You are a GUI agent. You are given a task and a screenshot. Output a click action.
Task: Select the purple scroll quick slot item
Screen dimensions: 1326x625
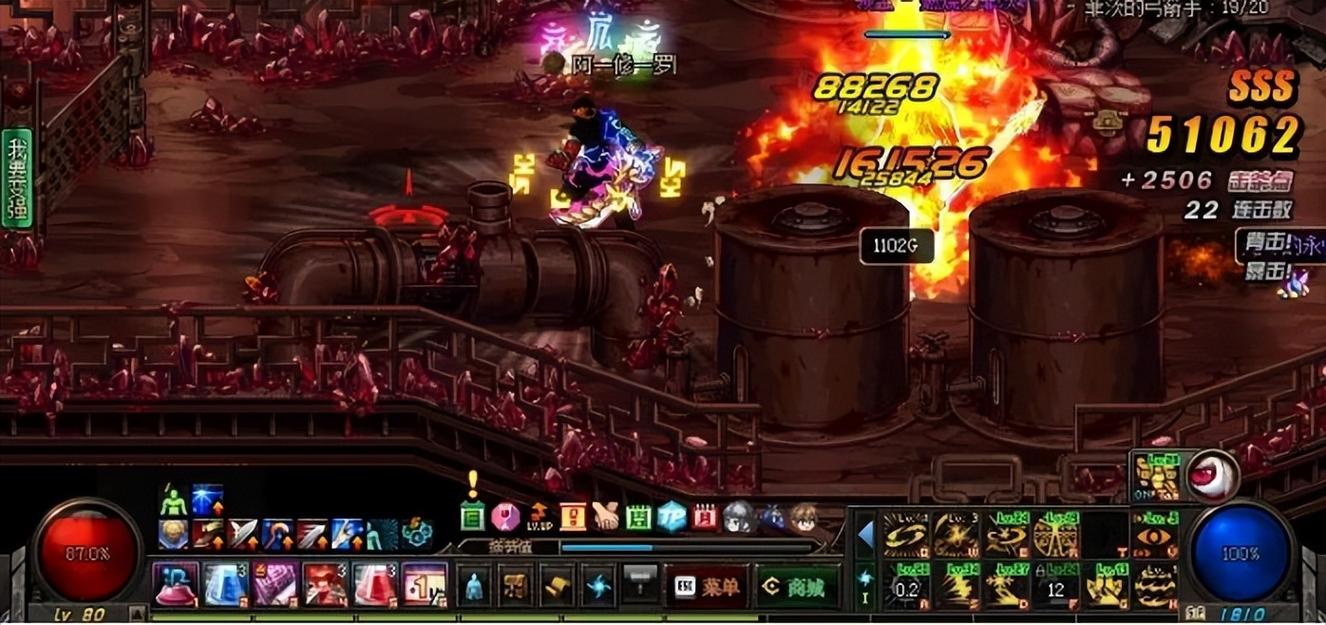[275, 584]
